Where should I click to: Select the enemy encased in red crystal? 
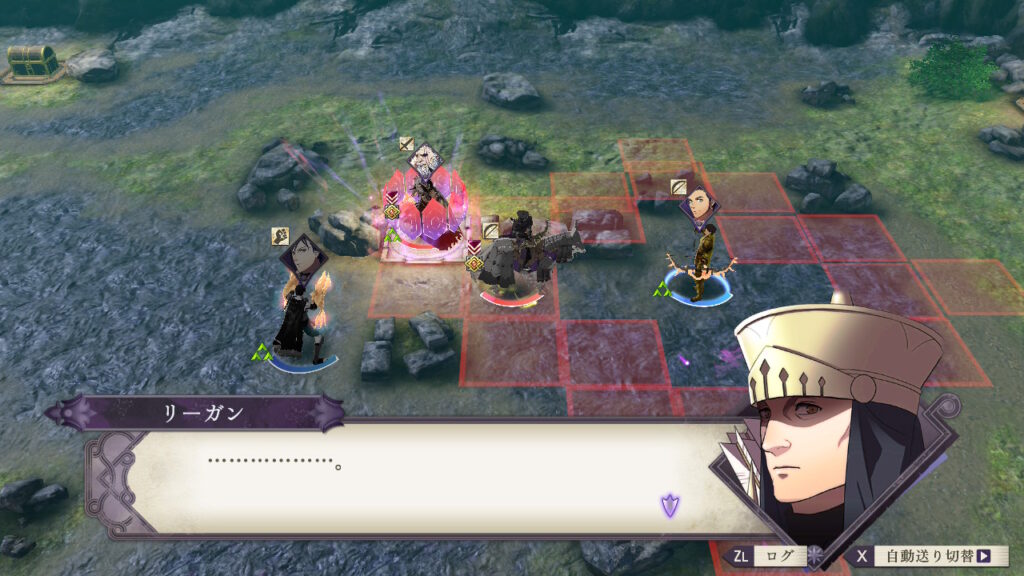point(428,210)
